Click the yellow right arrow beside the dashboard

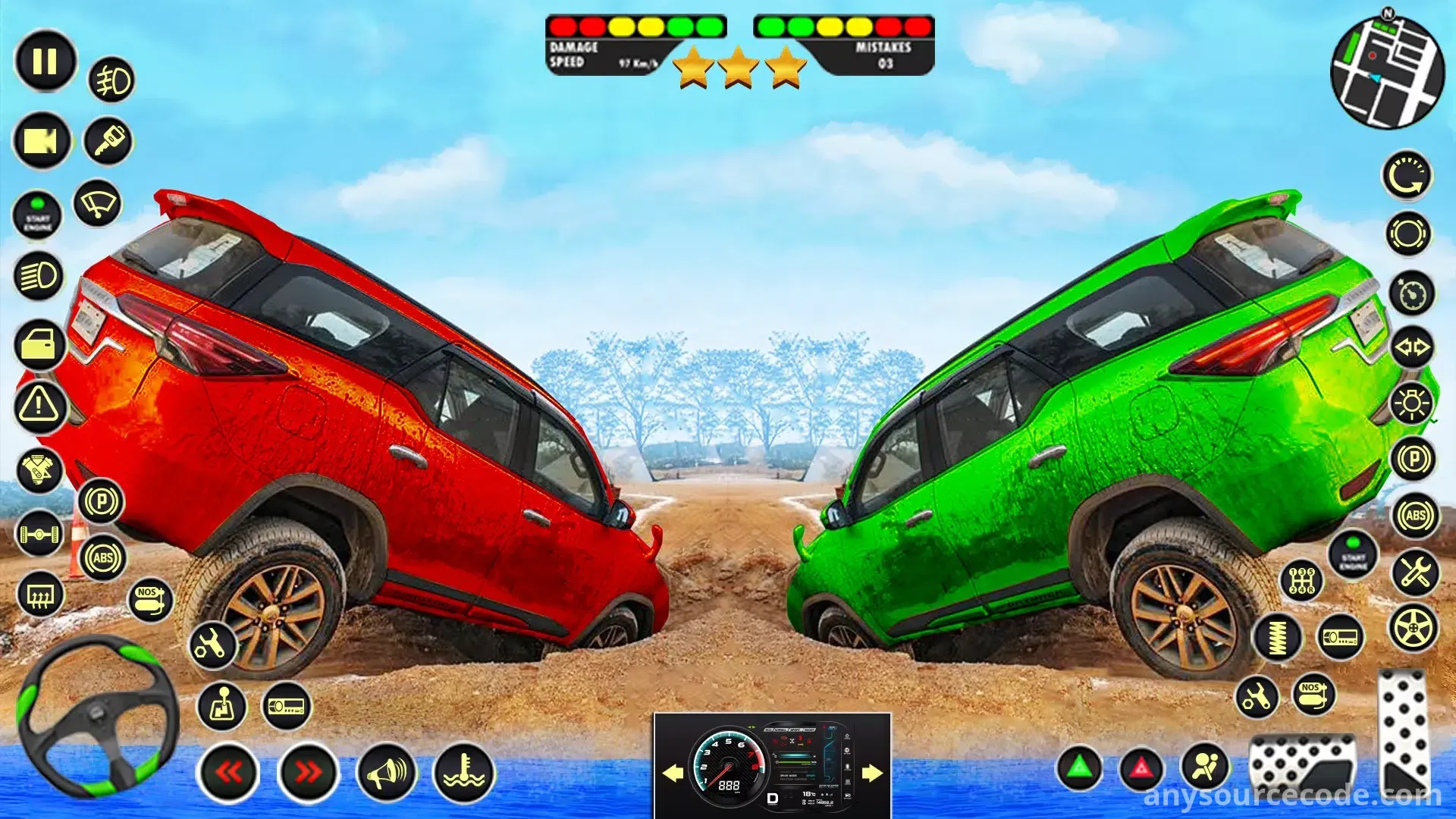click(872, 773)
